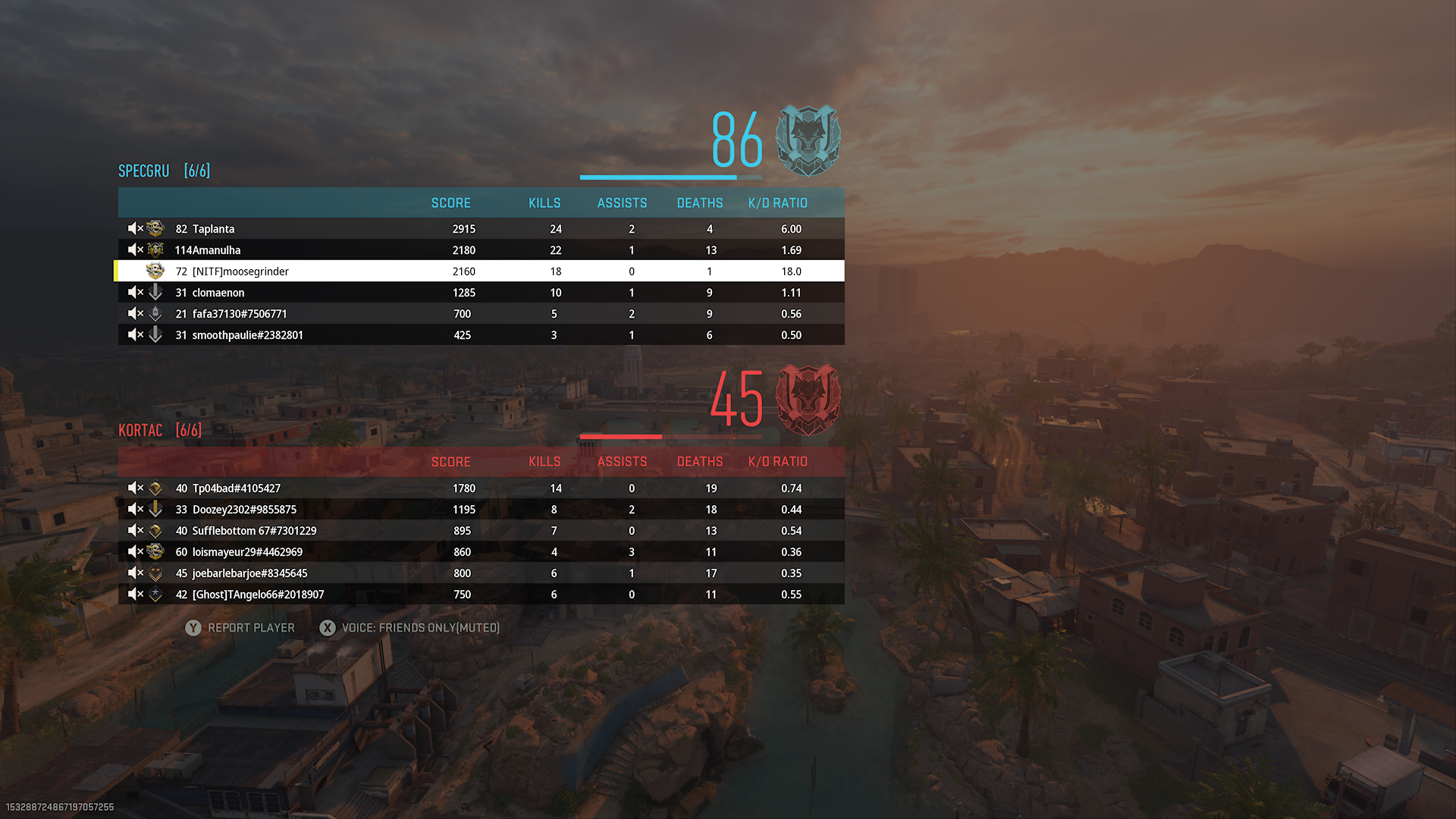
Task: Unmute 114Amanulha with the speaker icon
Action: tap(135, 249)
